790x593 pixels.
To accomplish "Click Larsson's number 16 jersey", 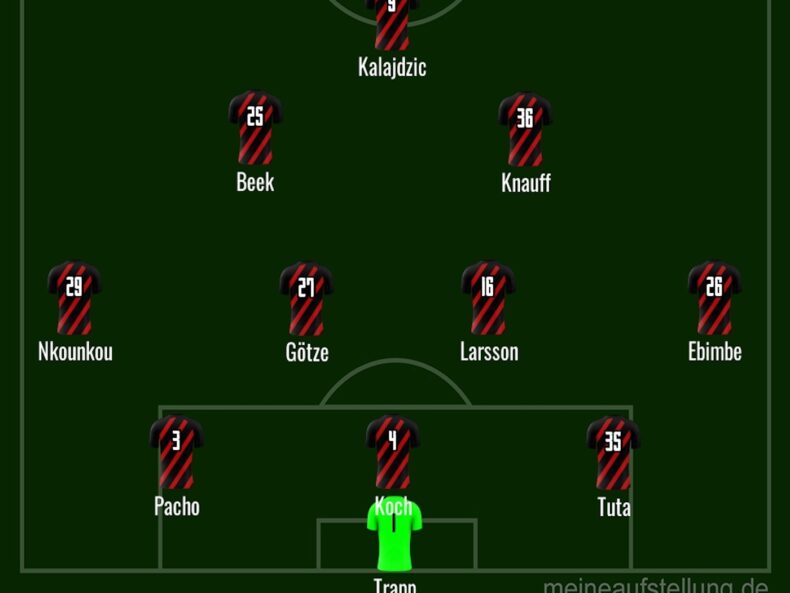I will tap(488, 298).
